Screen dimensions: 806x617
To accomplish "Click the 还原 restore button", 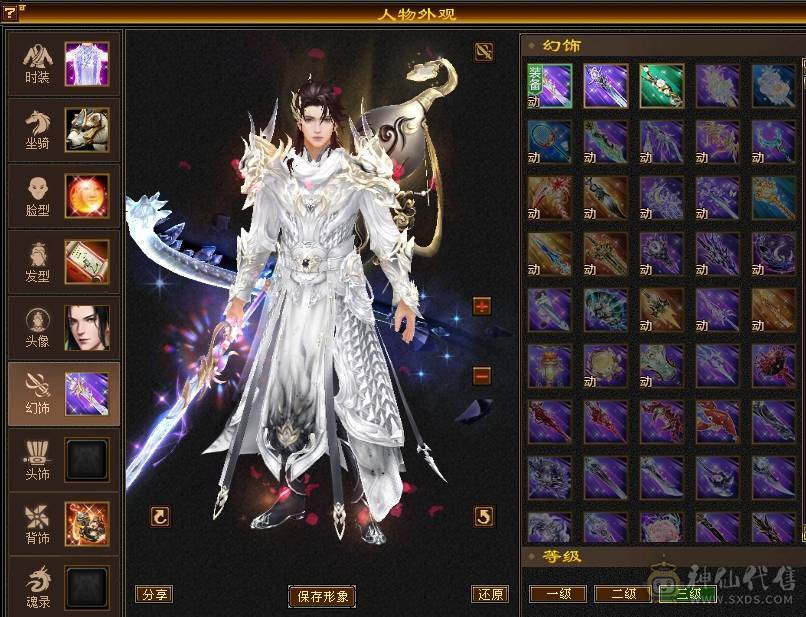I will click(490, 594).
